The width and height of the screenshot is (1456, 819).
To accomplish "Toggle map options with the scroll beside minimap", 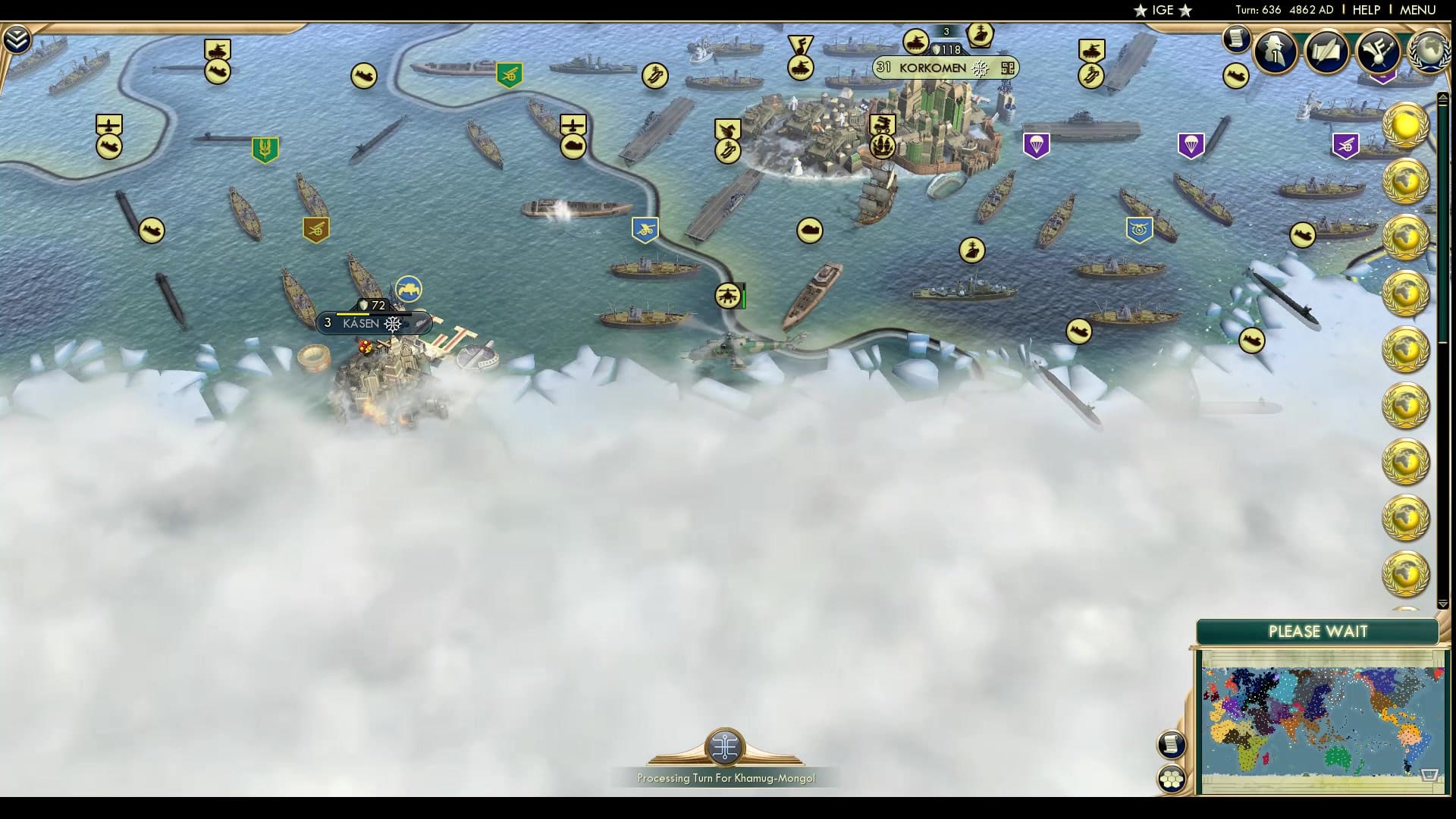I will tap(1172, 745).
